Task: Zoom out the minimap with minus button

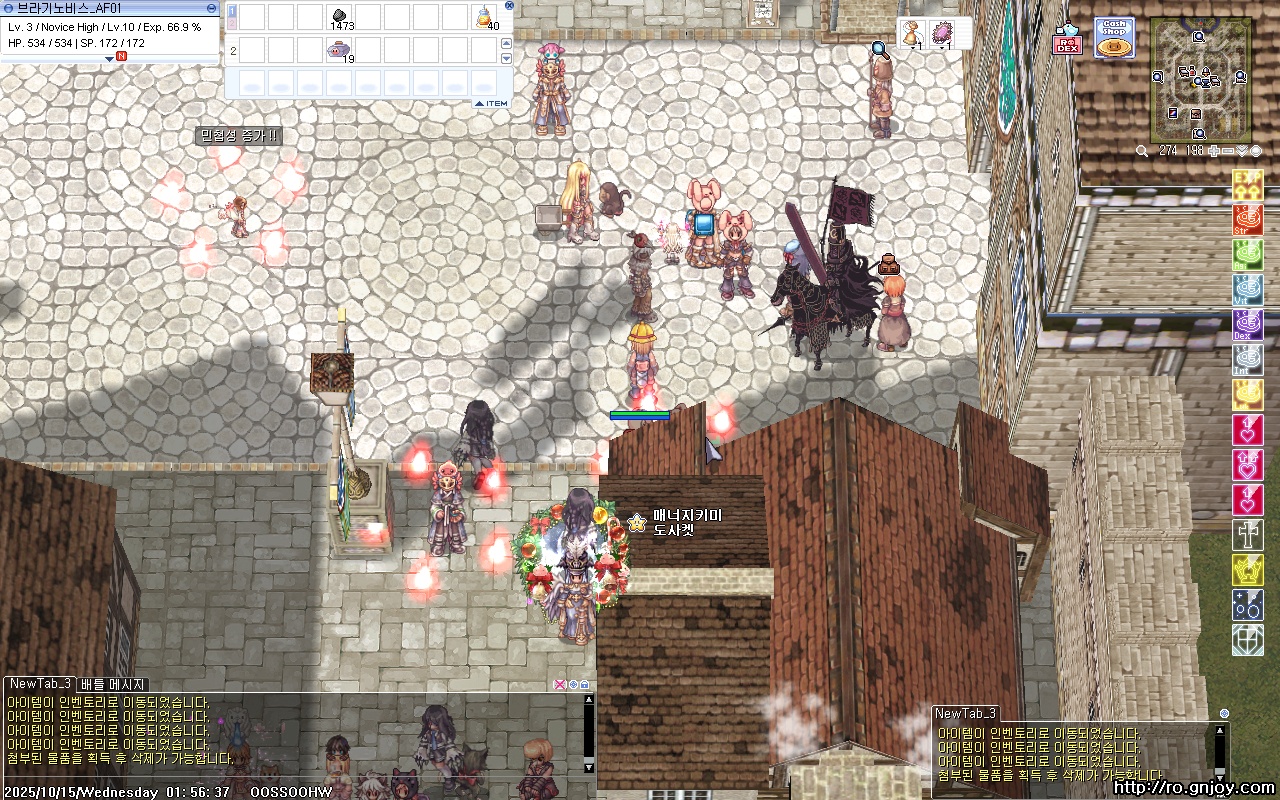Action: (1228, 151)
